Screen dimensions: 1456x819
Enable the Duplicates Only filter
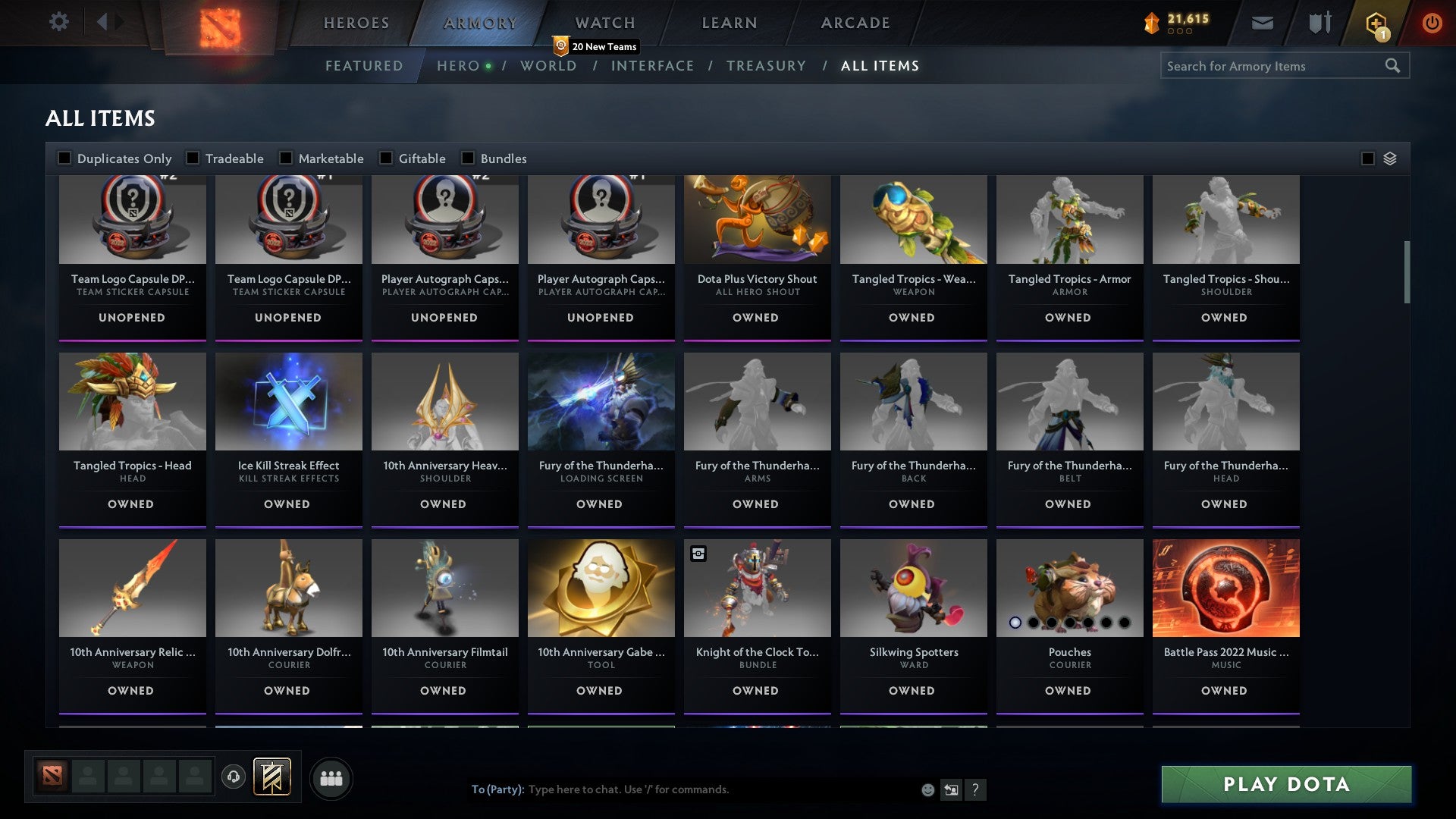click(64, 158)
